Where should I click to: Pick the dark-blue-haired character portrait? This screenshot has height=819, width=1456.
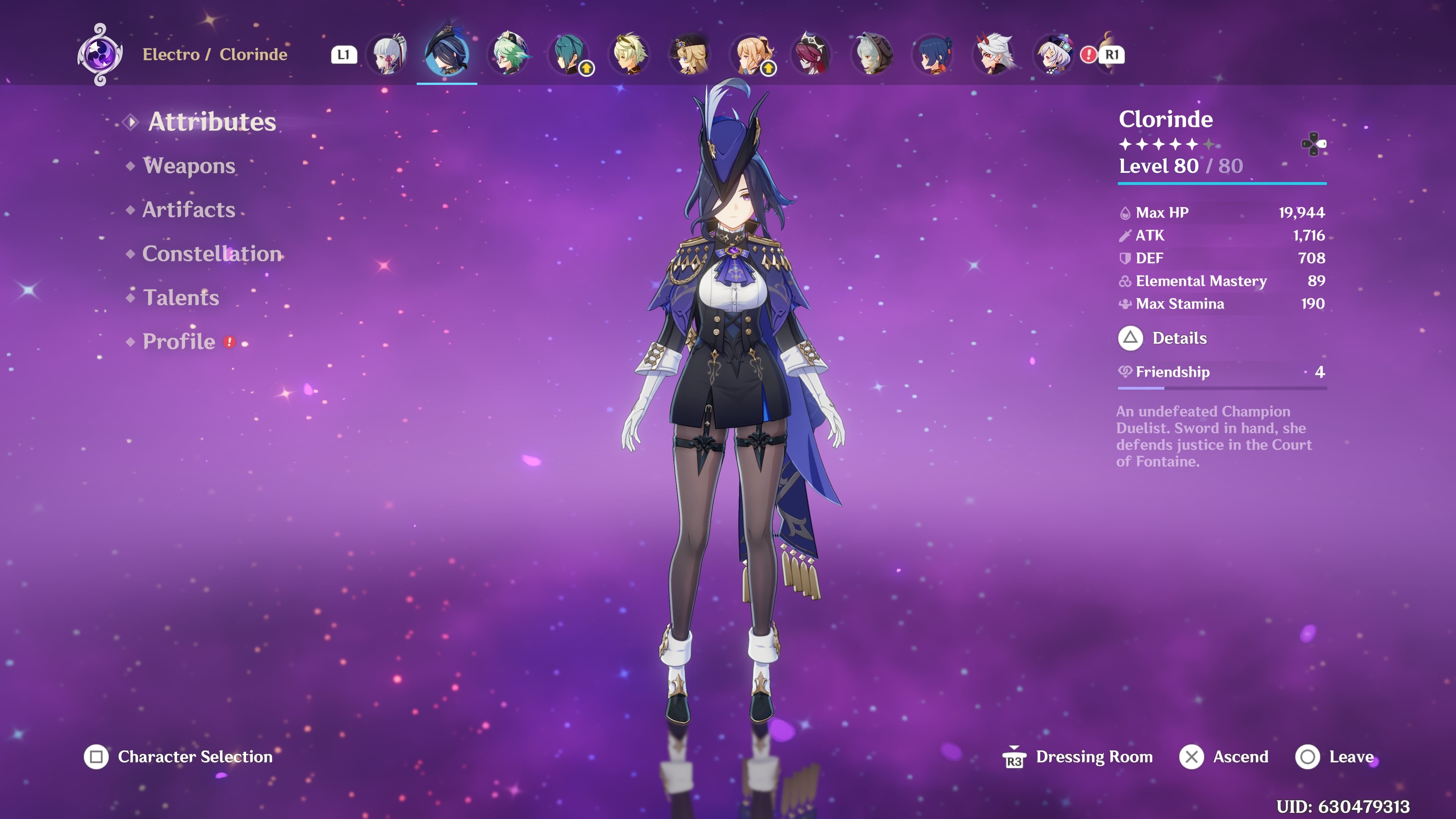coord(933,55)
